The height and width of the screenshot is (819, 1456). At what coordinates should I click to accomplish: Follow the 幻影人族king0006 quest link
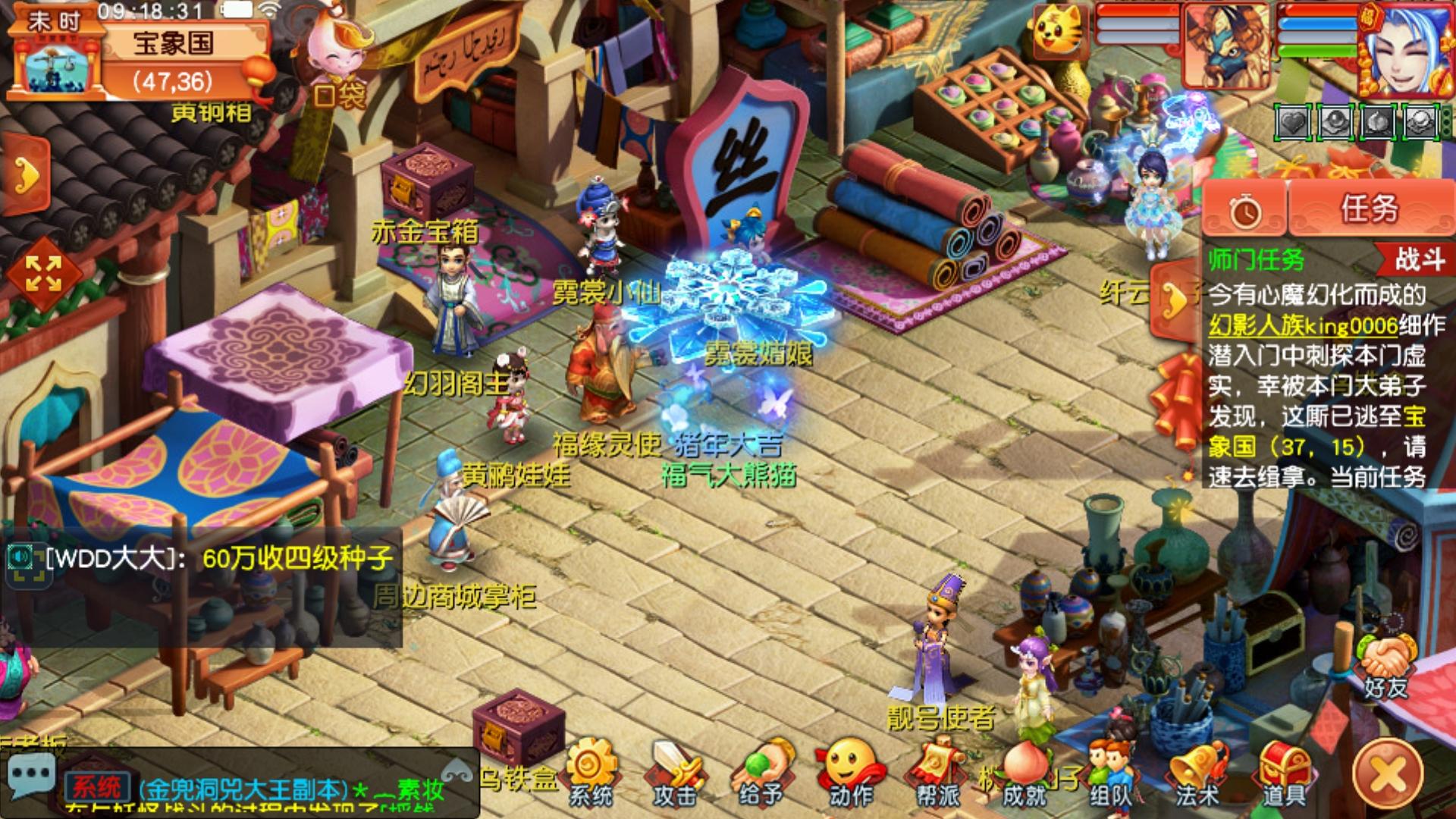tap(1303, 326)
